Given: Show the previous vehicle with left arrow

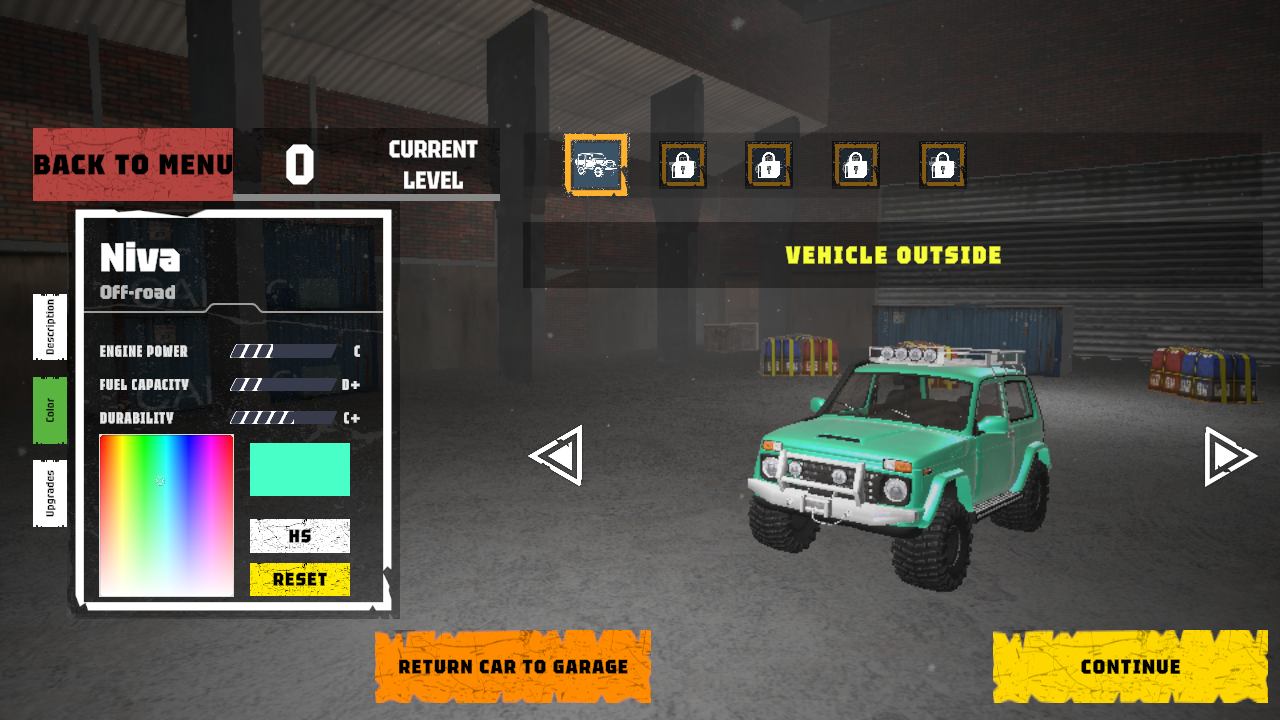Looking at the screenshot, I should click(556, 456).
